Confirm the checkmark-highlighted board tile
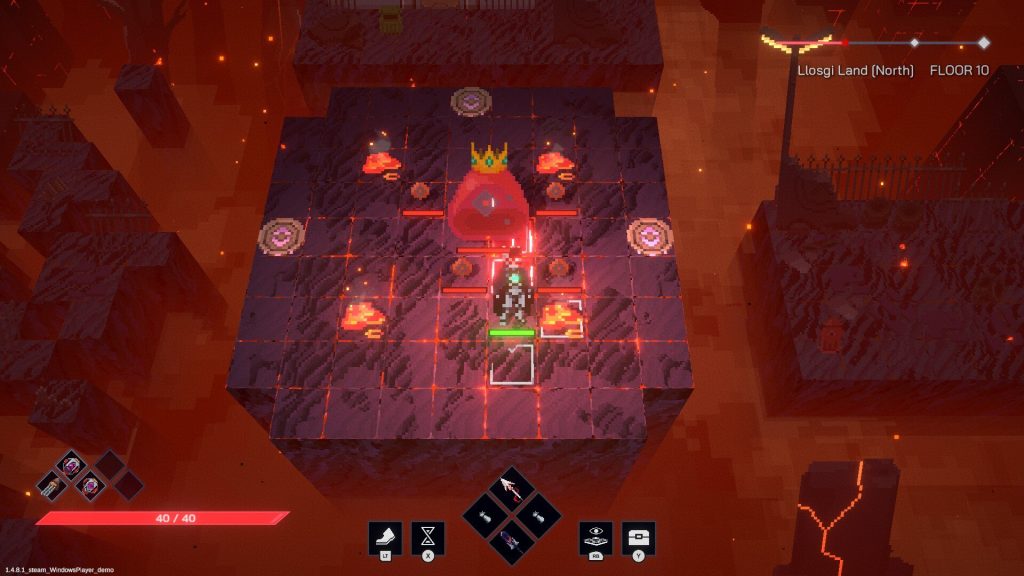This screenshot has height=576, width=1024. point(512,362)
